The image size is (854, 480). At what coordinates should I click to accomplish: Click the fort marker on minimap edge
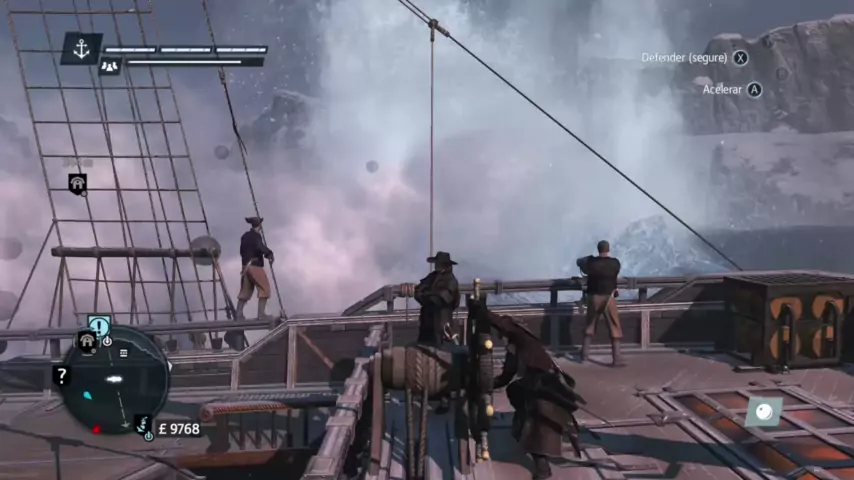click(86, 341)
